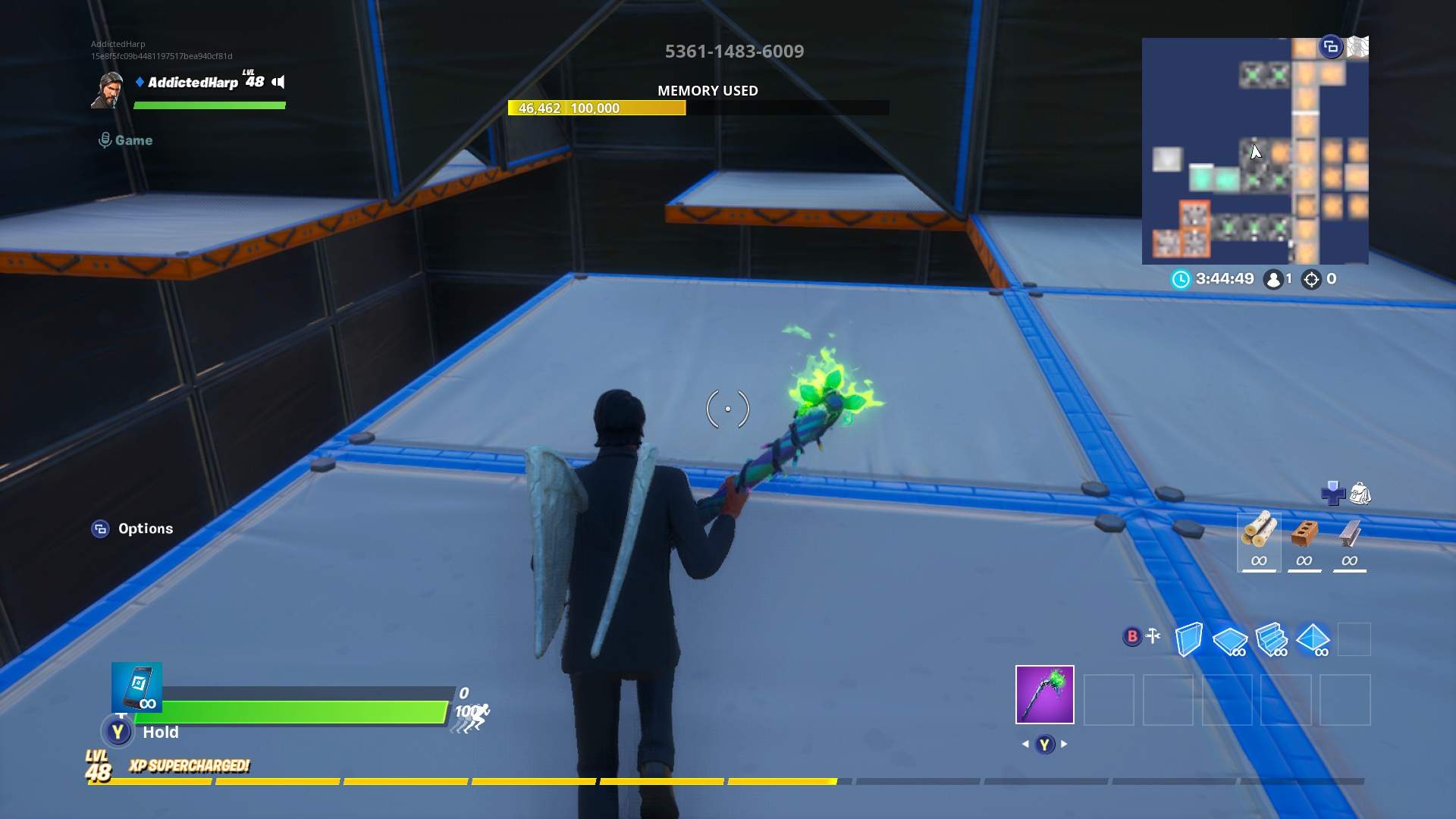Toggle the speaker icon next to AddictedHarp
This screenshot has height=819, width=1456.
(279, 80)
